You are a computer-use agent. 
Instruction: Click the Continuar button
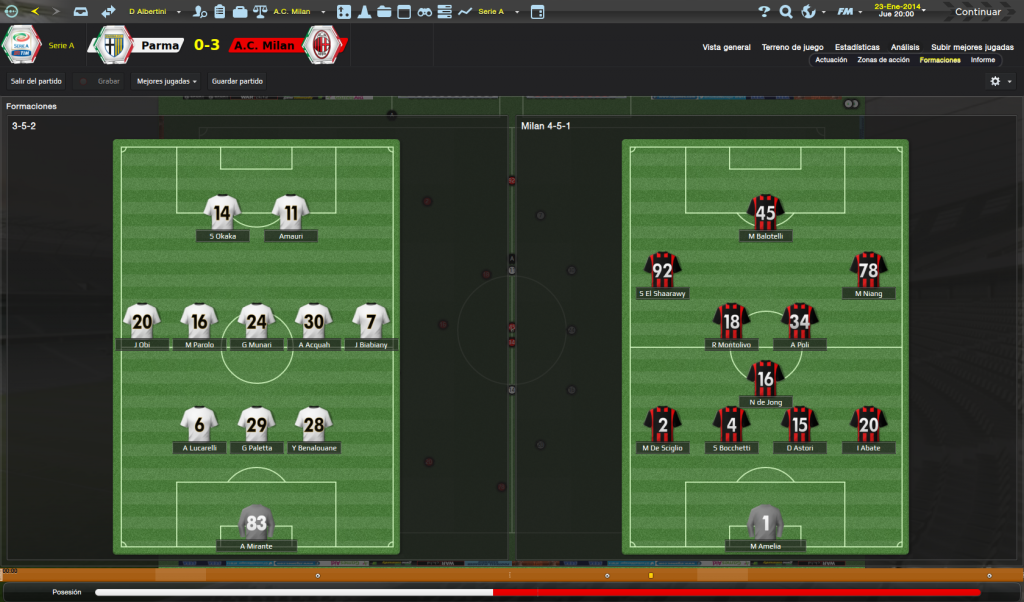pyautogui.click(x=977, y=12)
